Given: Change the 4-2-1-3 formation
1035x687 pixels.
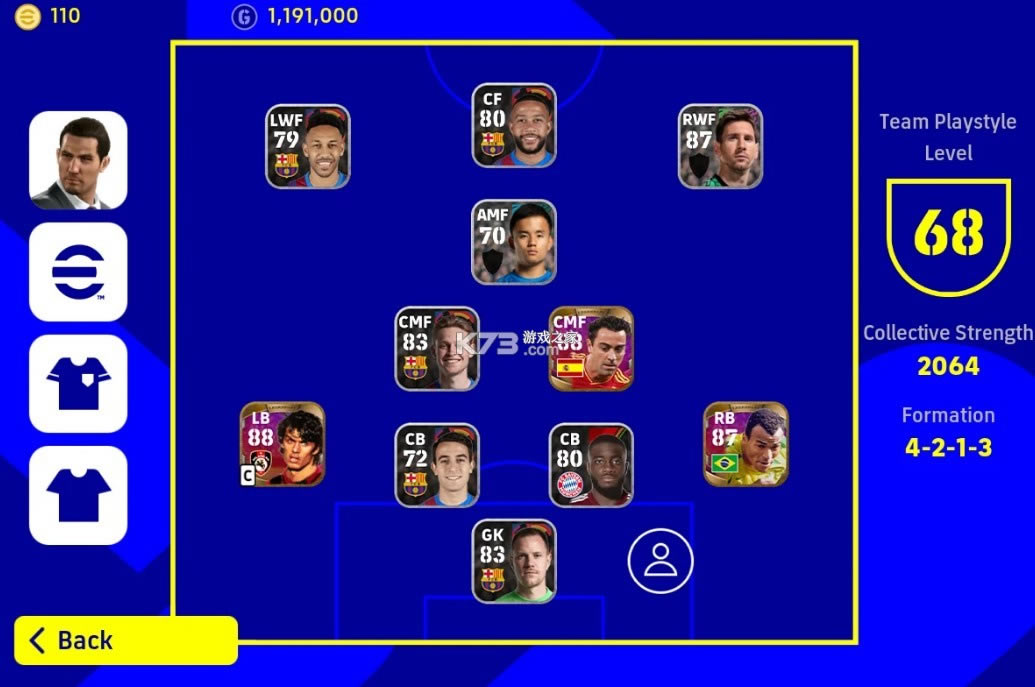Looking at the screenshot, I should [x=948, y=447].
